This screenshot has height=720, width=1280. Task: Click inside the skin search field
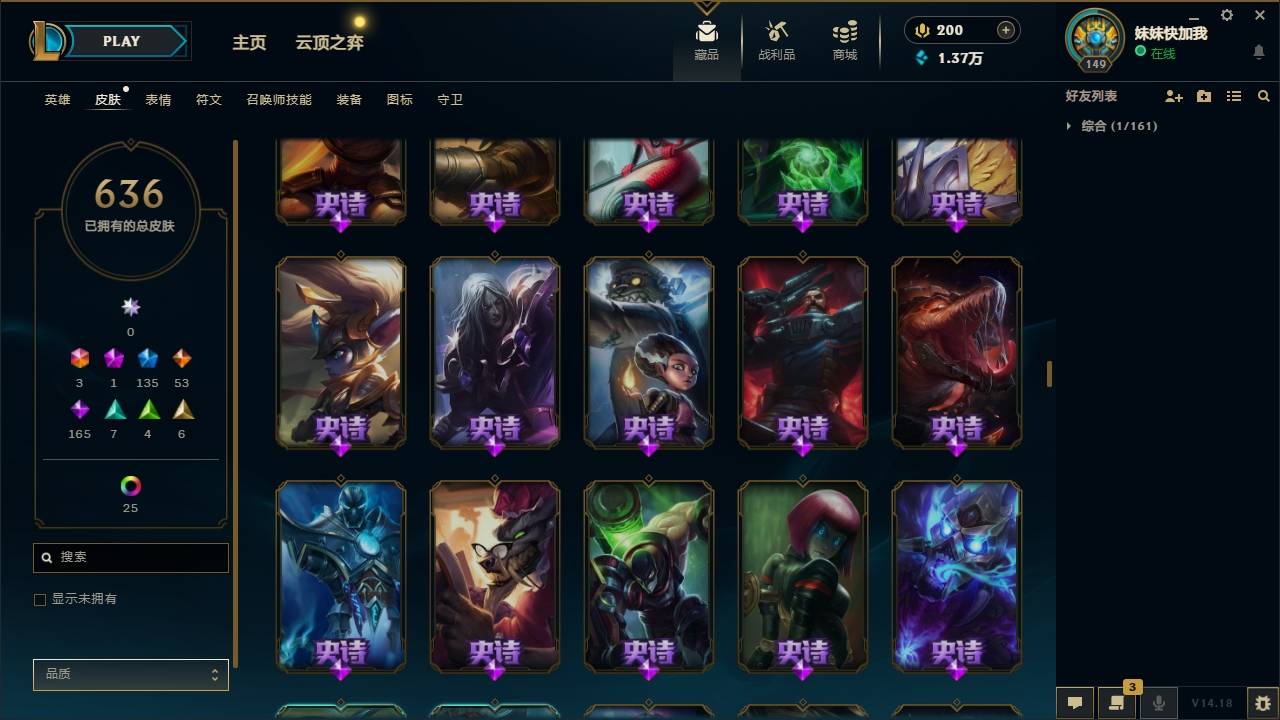click(x=130, y=557)
